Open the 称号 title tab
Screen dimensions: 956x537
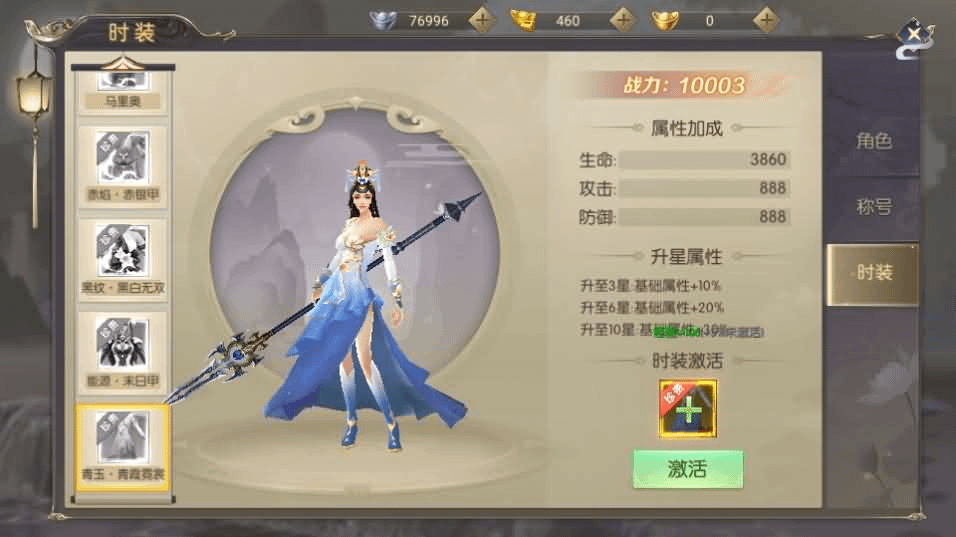pos(872,207)
